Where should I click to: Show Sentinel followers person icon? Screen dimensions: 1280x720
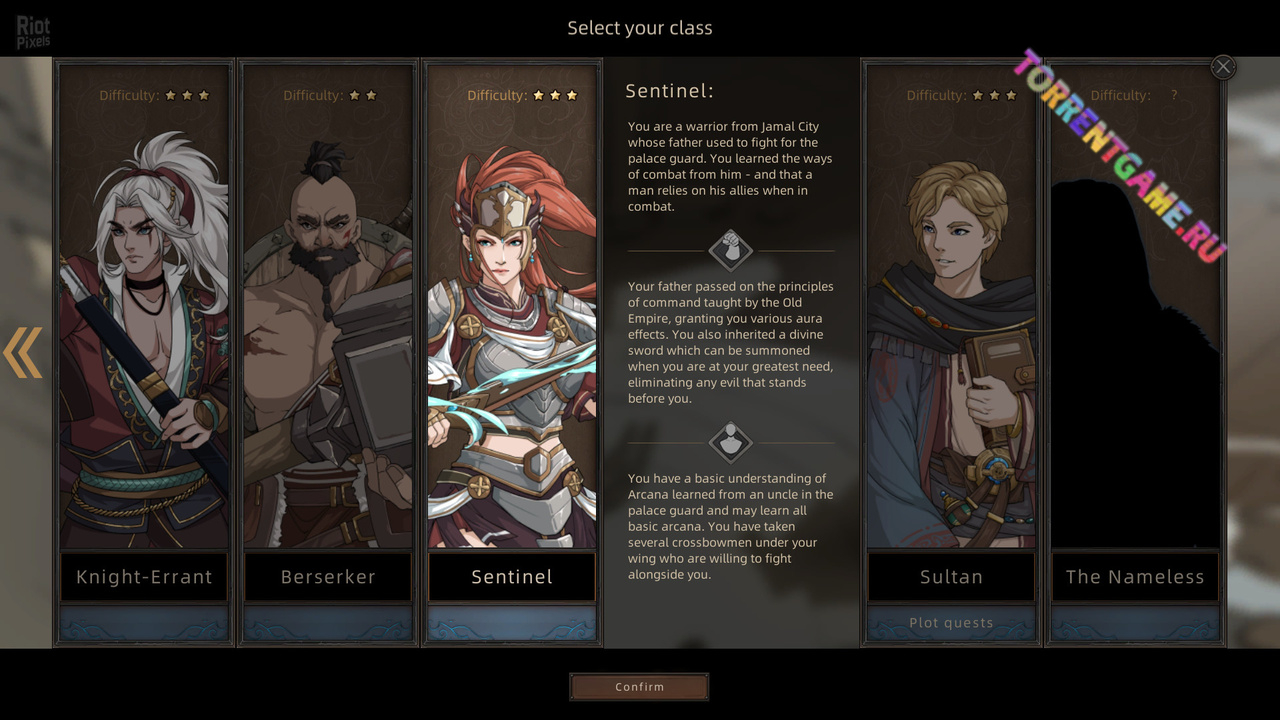[x=731, y=442]
